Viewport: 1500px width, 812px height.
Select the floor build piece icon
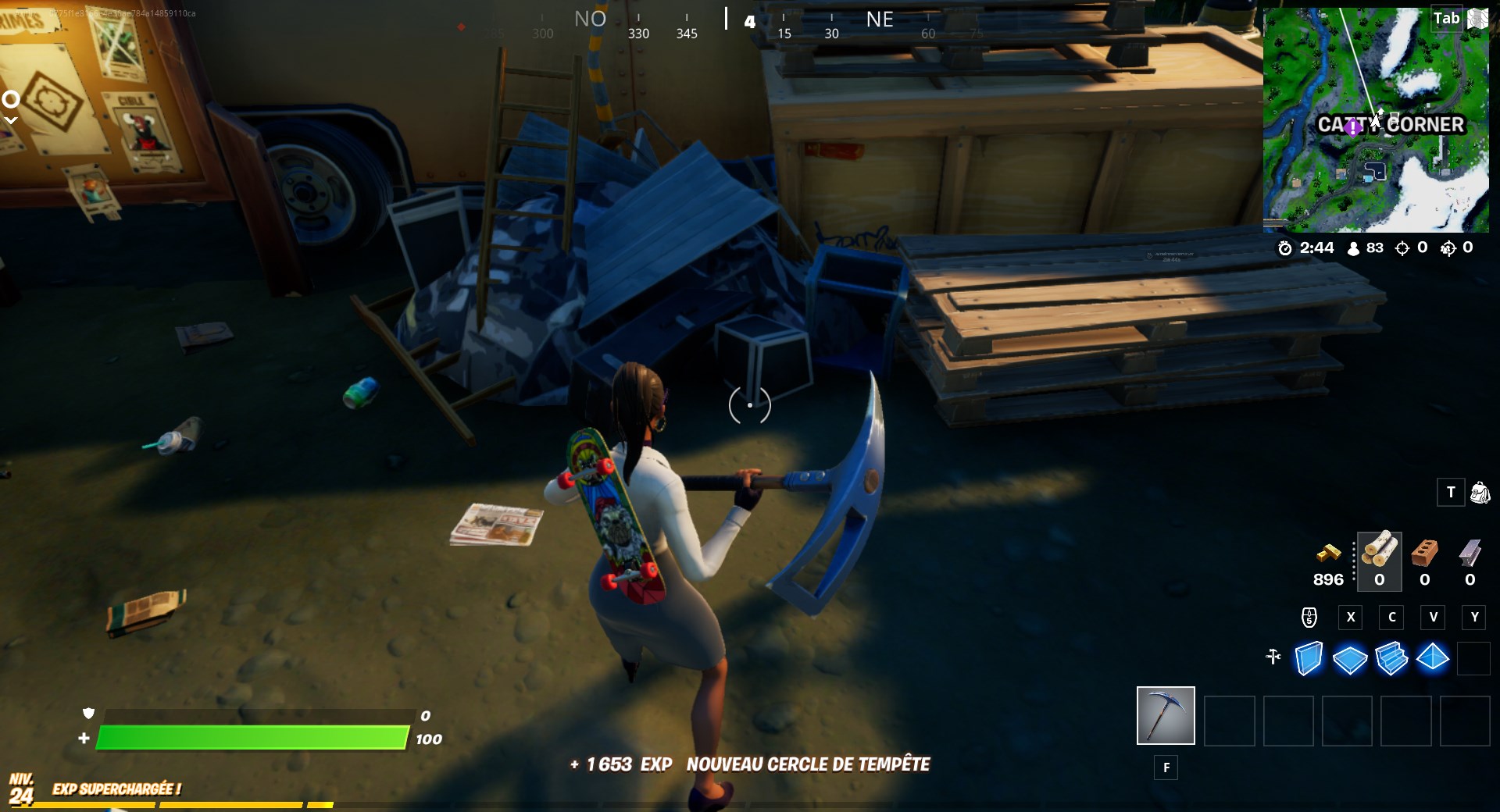[1351, 660]
